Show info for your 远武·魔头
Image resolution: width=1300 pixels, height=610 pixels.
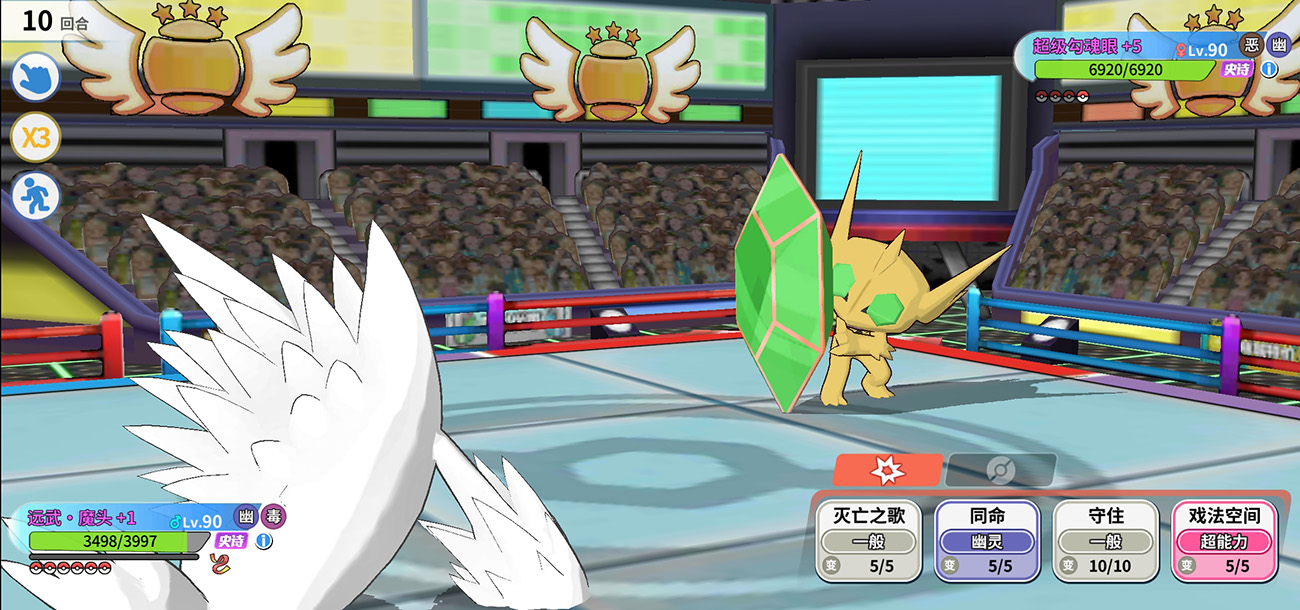264,541
